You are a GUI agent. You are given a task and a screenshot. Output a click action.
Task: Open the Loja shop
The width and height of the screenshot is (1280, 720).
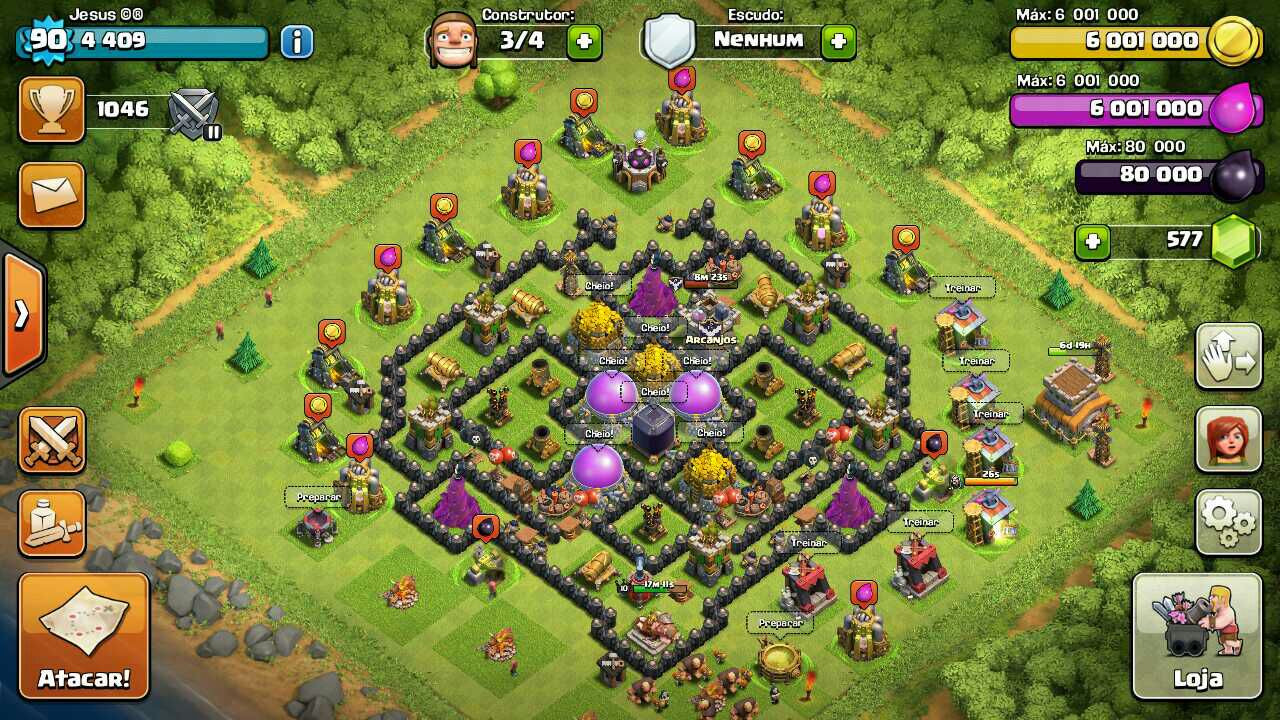tap(1196, 636)
